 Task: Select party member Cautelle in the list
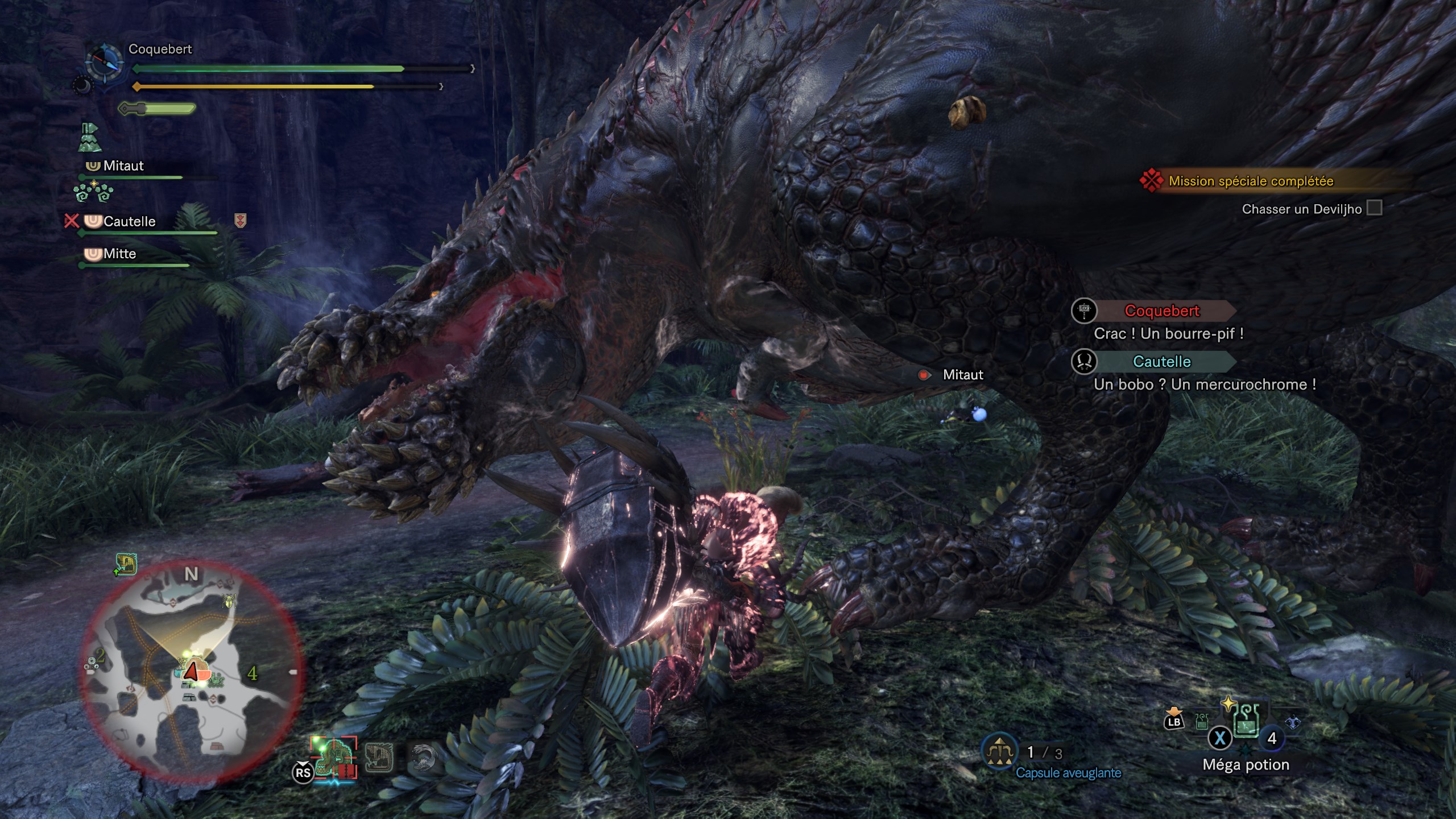129,222
